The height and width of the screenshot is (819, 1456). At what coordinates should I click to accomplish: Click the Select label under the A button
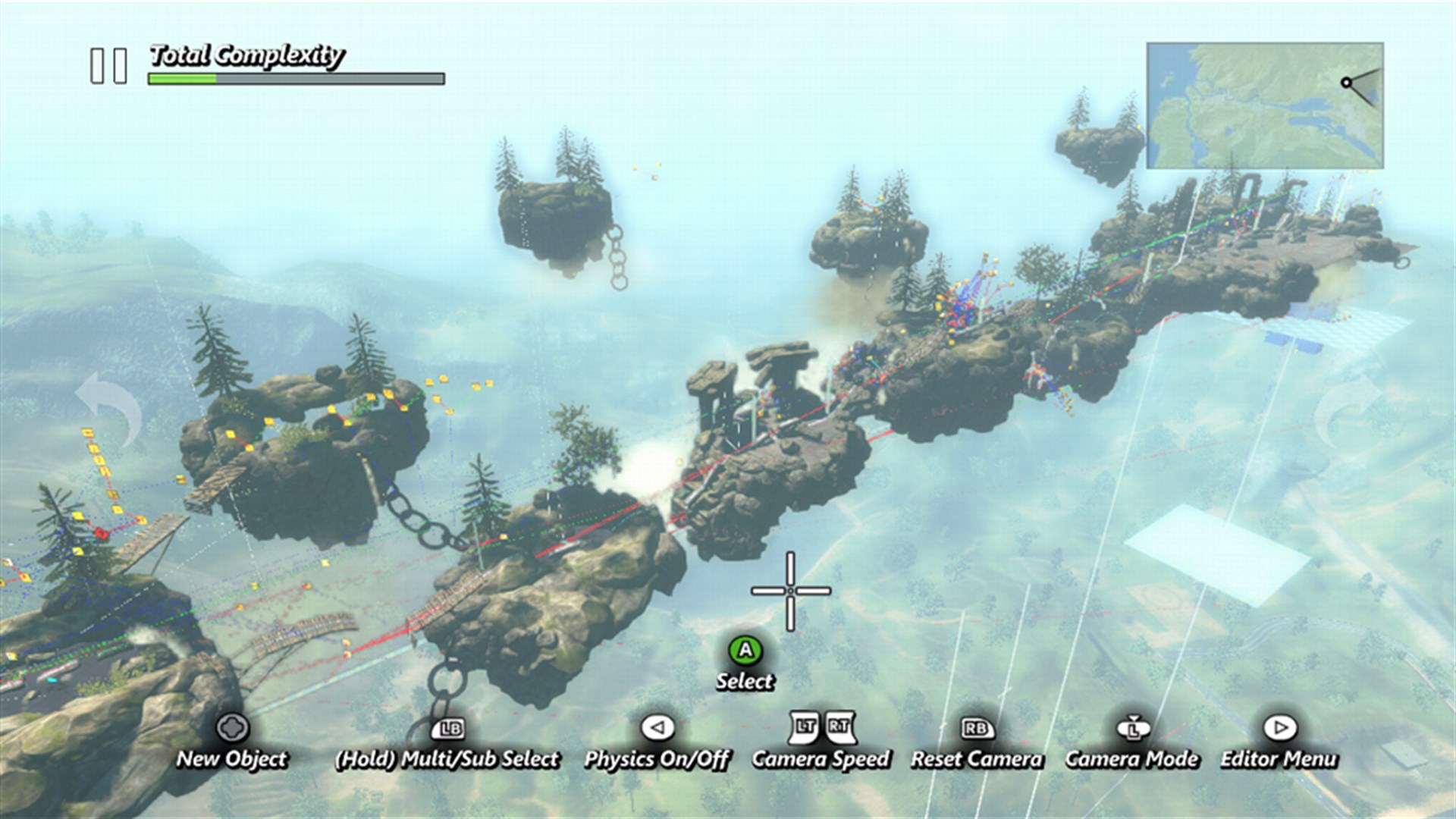click(745, 682)
